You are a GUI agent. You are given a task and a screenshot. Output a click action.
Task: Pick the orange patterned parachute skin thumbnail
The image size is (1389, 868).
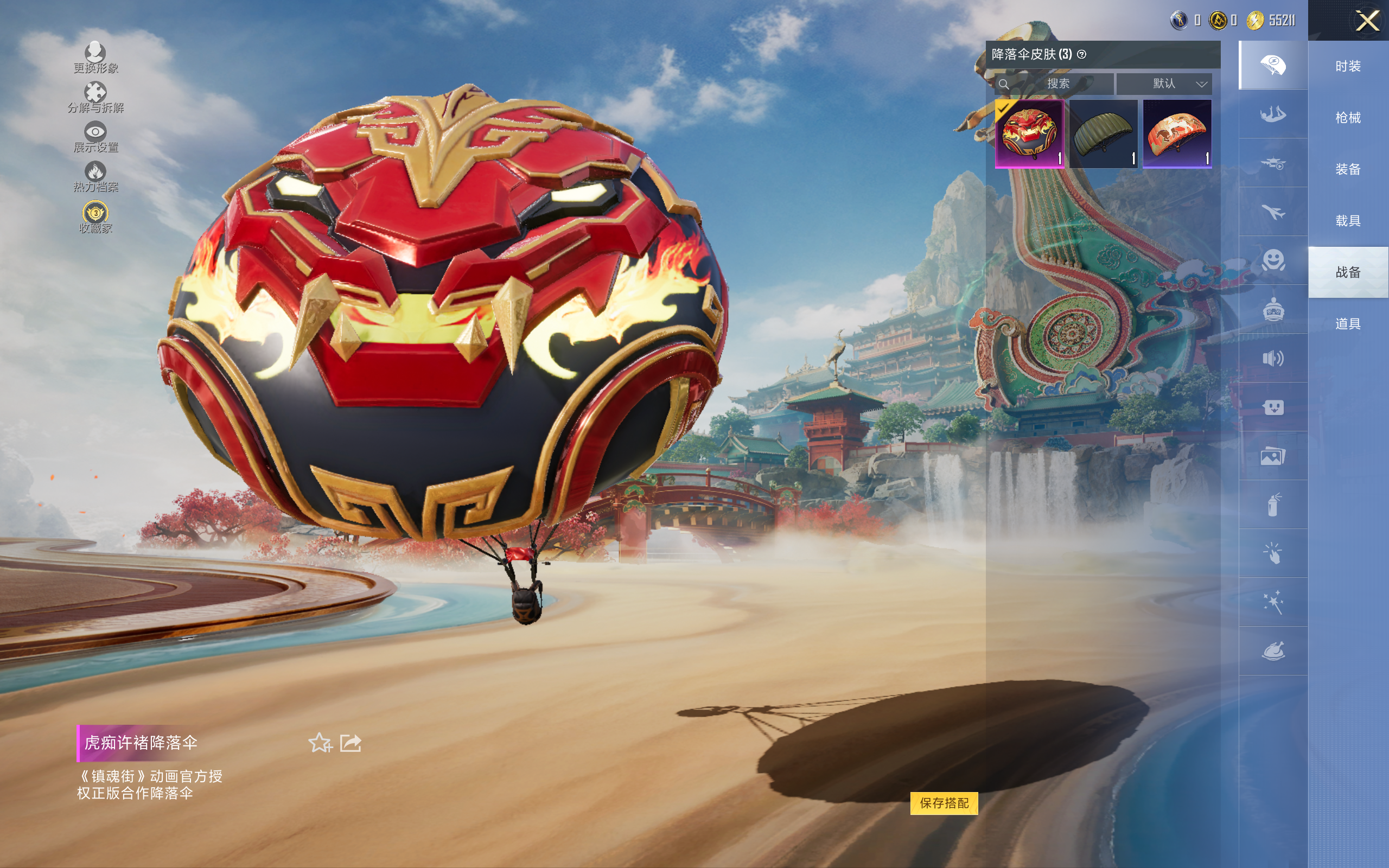pos(1177,133)
